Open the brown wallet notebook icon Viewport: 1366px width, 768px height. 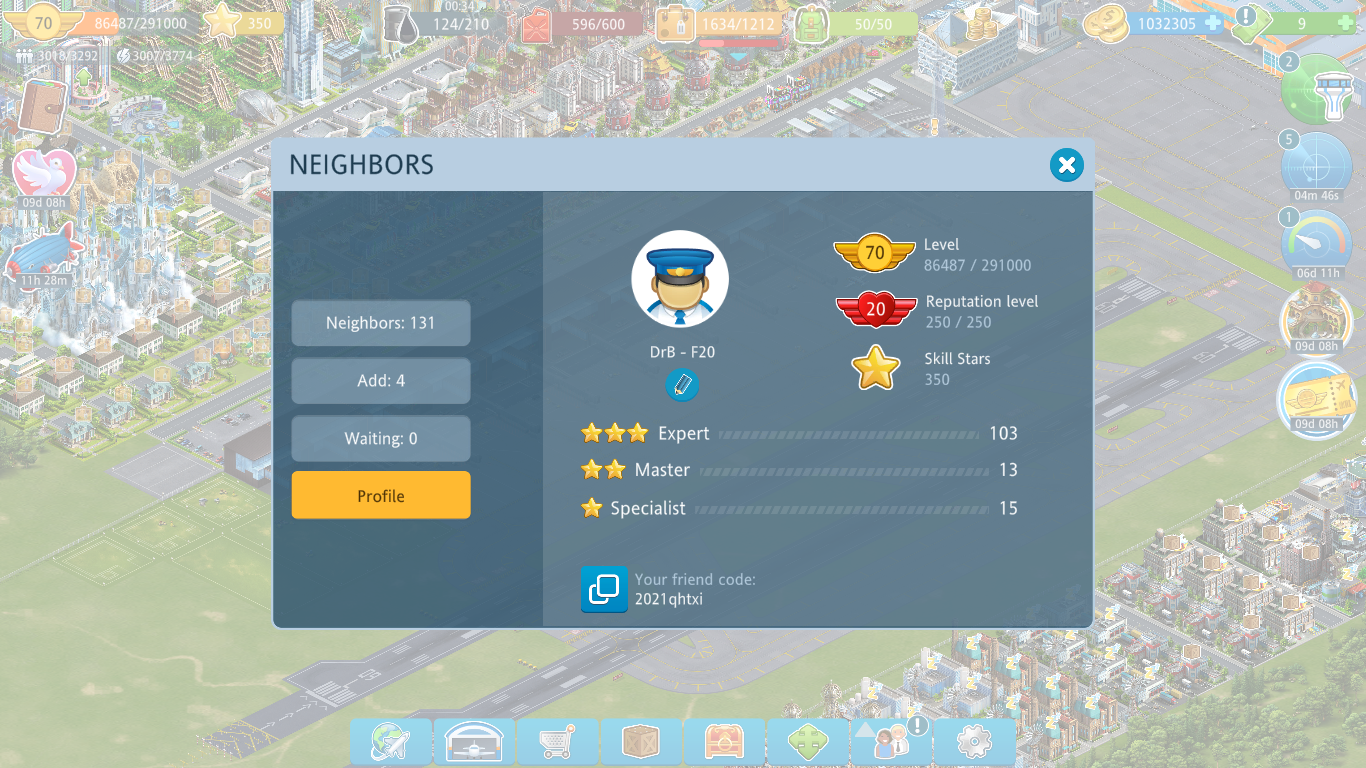tap(42, 104)
